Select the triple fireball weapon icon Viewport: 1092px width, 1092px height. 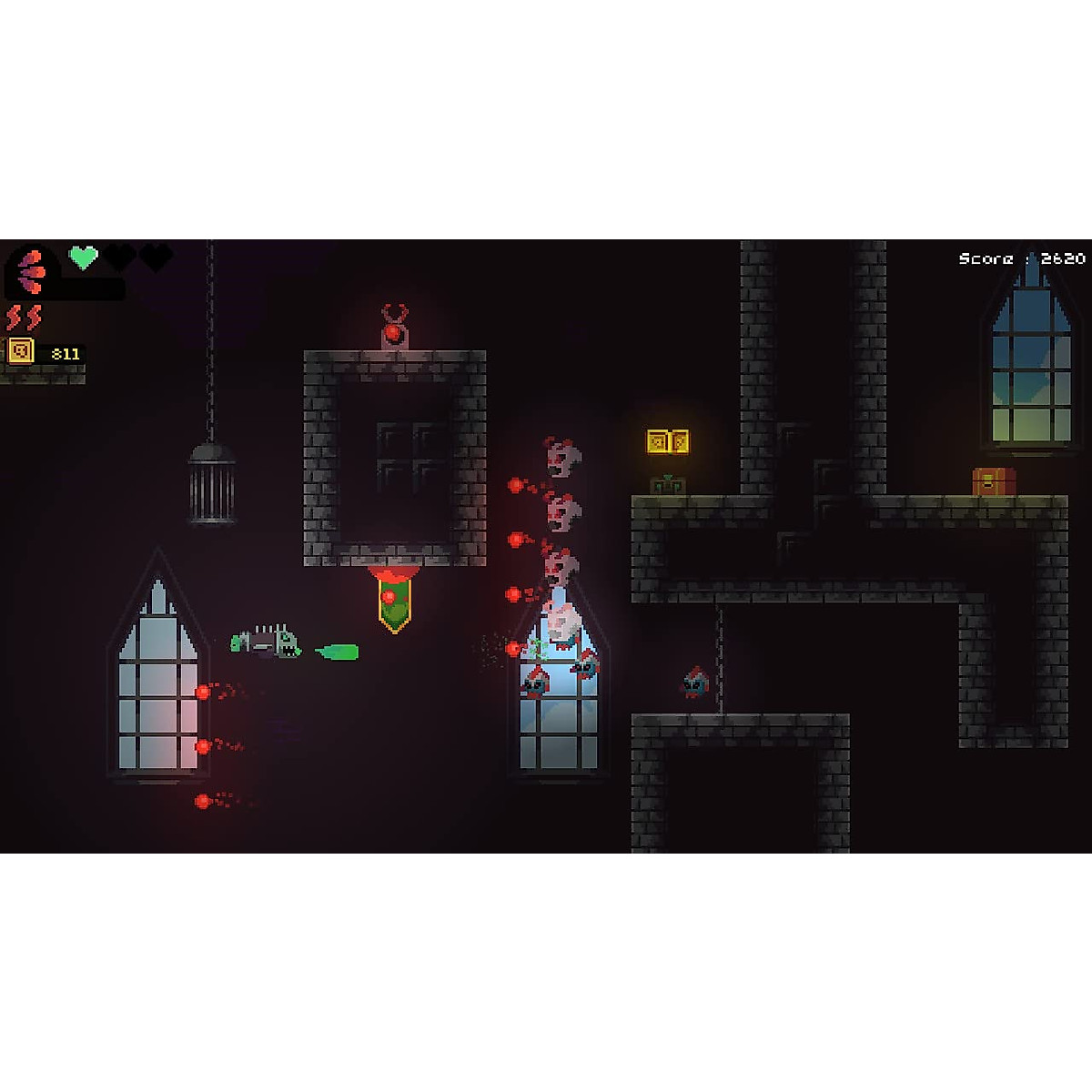coord(33,270)
